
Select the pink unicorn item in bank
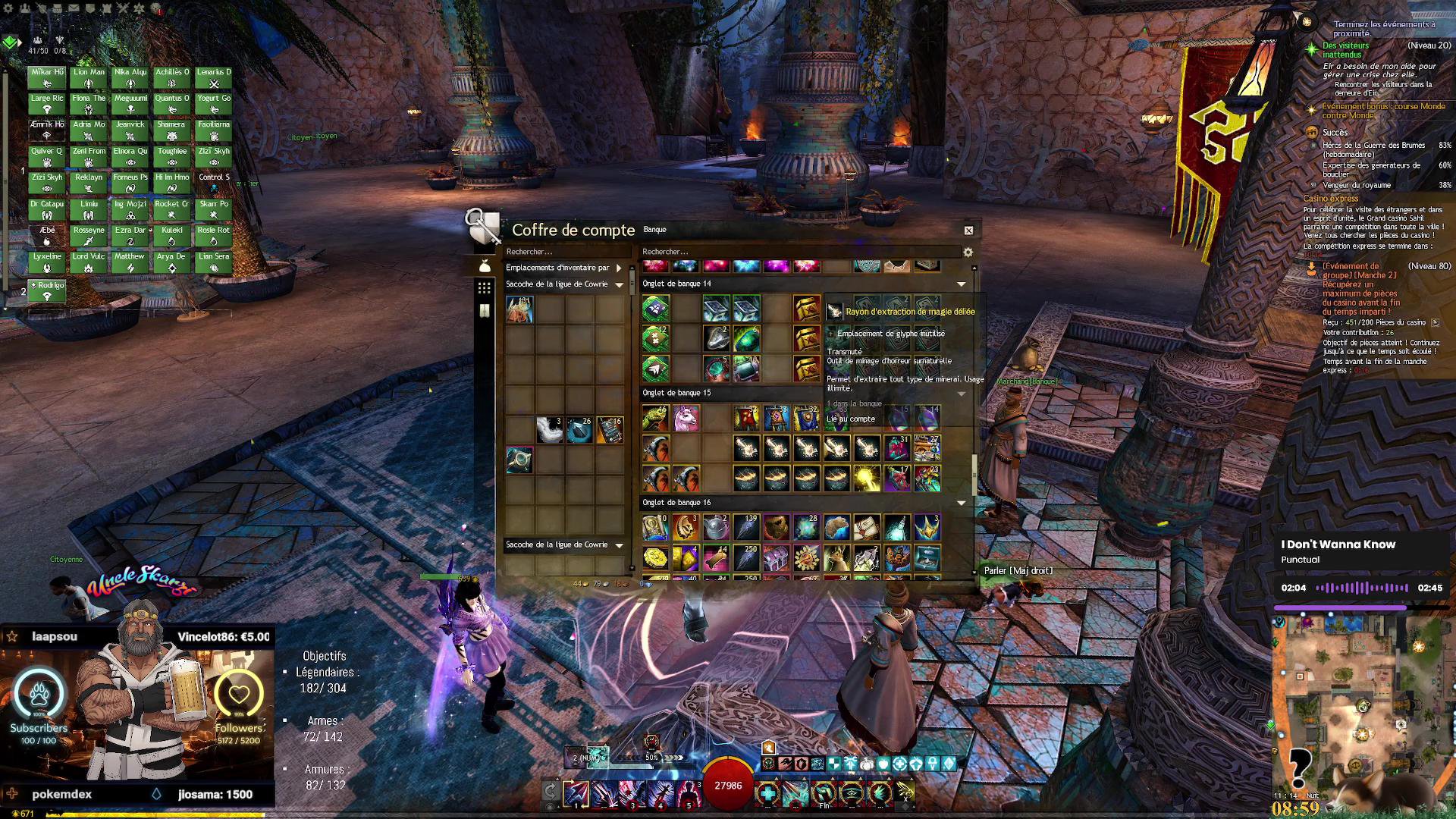(x=686, y=418)
